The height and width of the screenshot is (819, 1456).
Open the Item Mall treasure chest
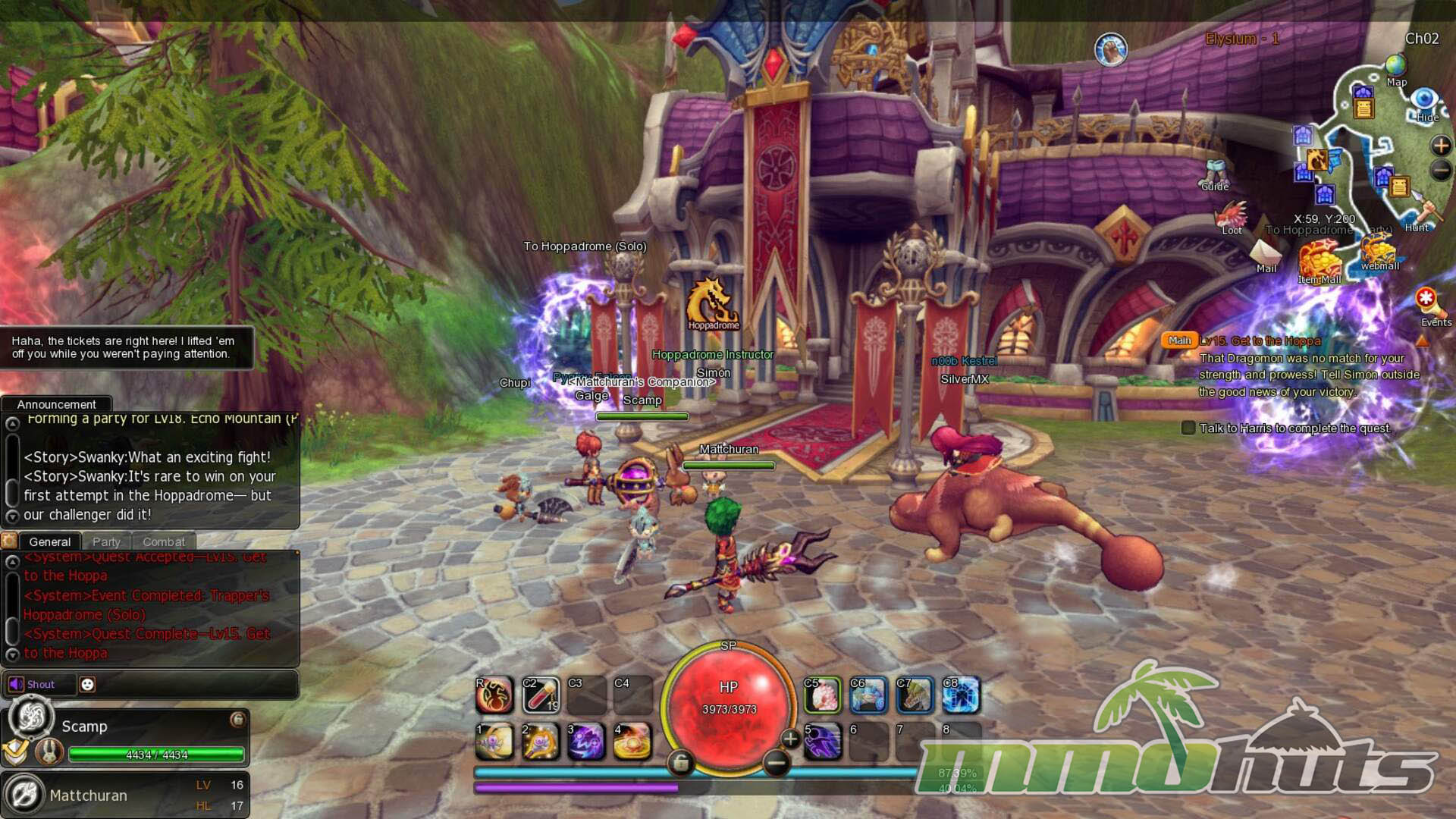1319,260
